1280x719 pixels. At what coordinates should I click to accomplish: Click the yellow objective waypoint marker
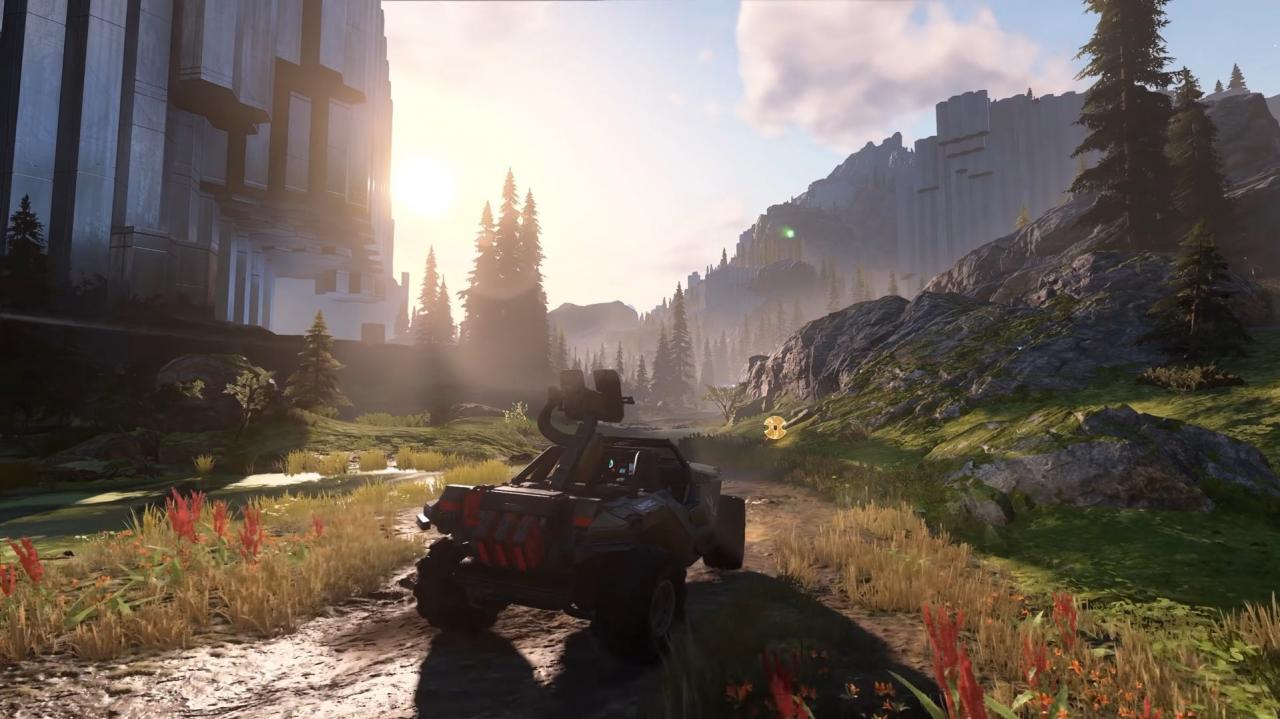coord(774,427)
